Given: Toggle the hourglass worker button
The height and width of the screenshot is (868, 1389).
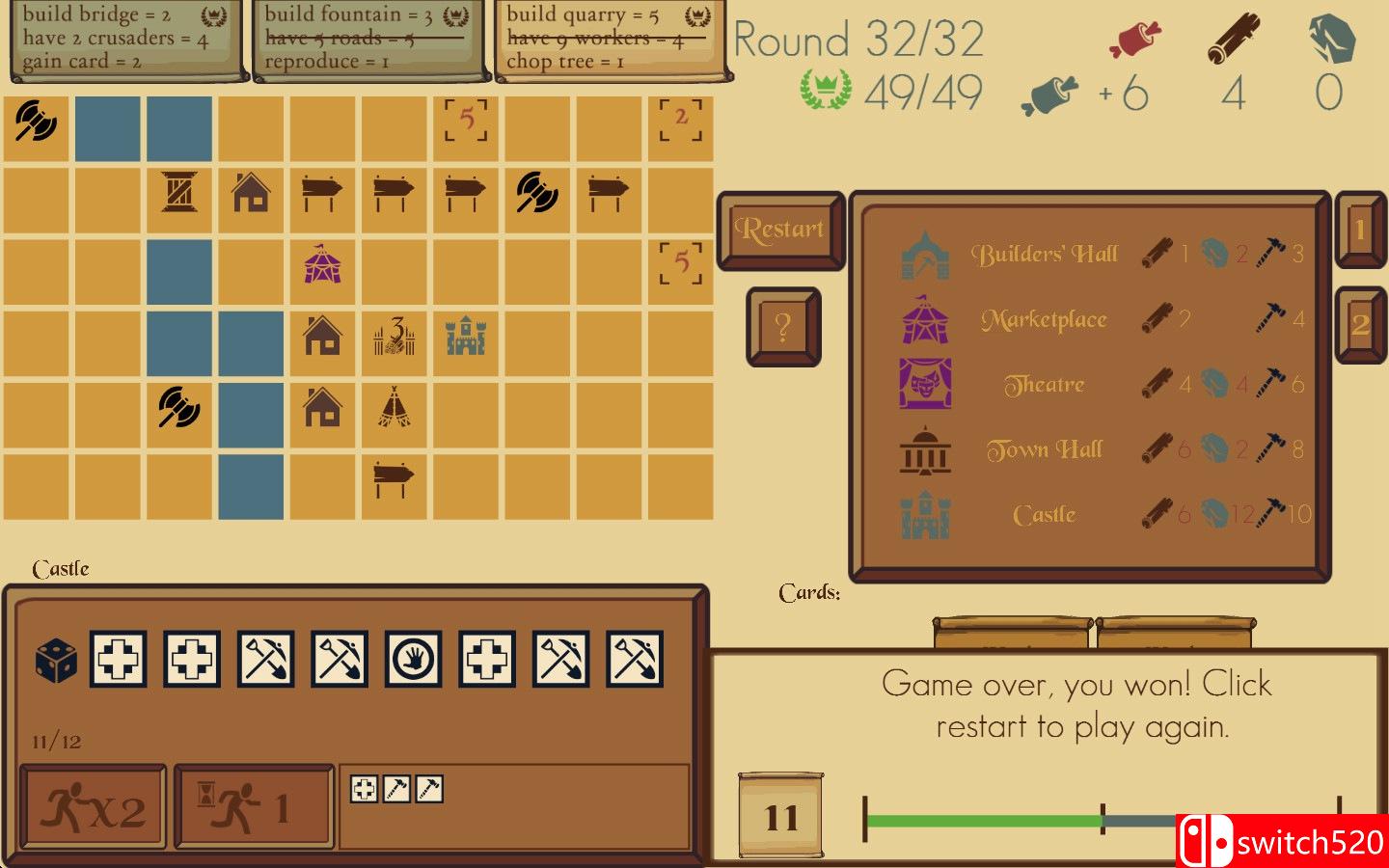Looking at the screenshot, I should [254, 808].
